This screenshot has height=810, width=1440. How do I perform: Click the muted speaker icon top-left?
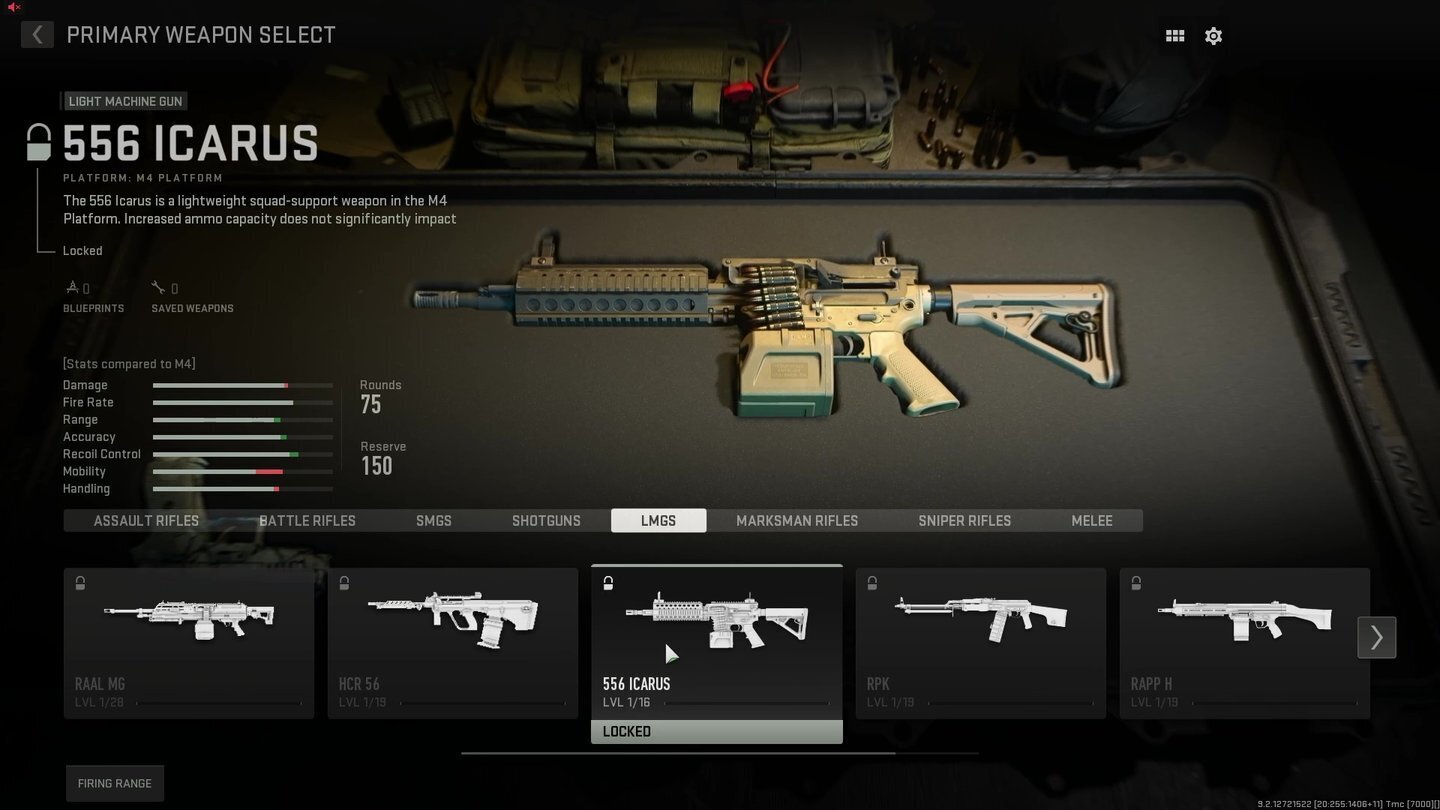point(13,7)
